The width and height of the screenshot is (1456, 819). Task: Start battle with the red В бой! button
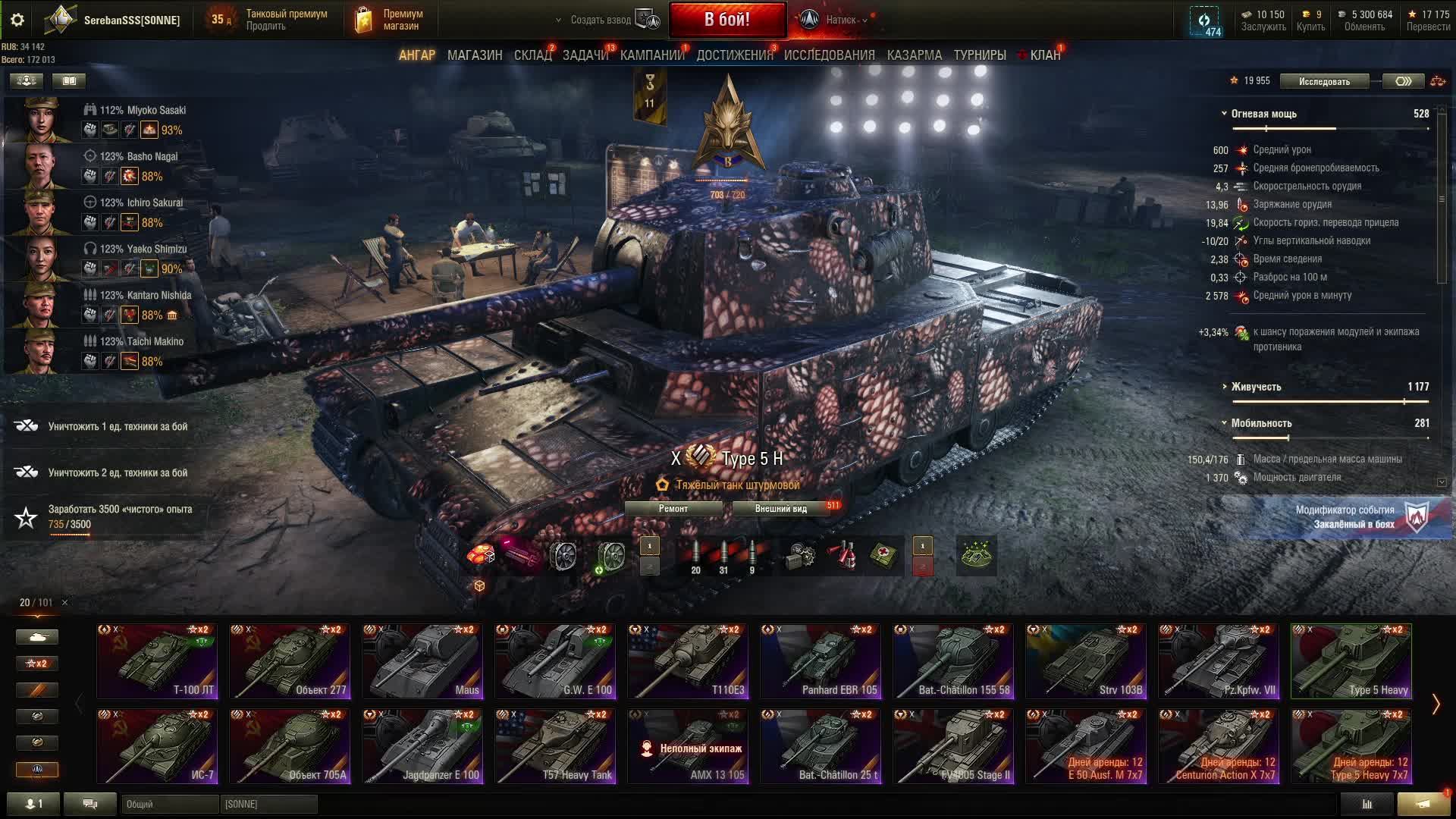tap(726, 20)
